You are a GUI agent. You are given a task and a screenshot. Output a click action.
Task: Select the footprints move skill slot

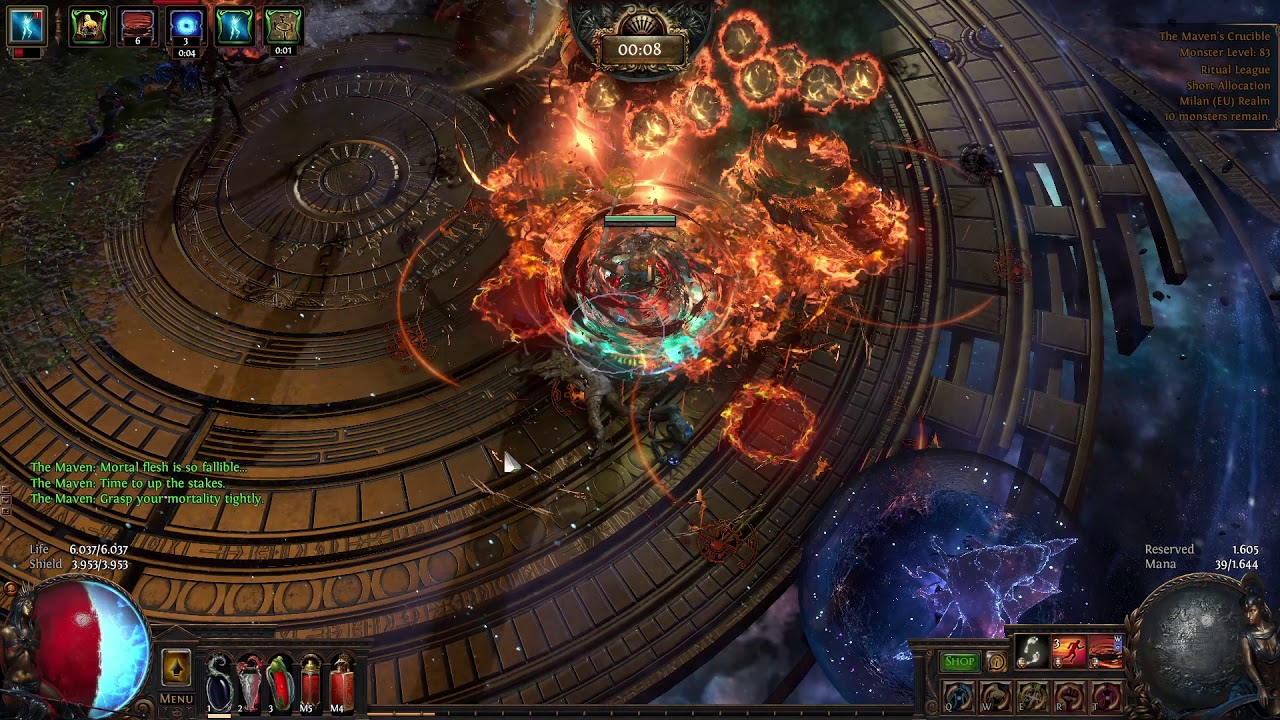1032,653
